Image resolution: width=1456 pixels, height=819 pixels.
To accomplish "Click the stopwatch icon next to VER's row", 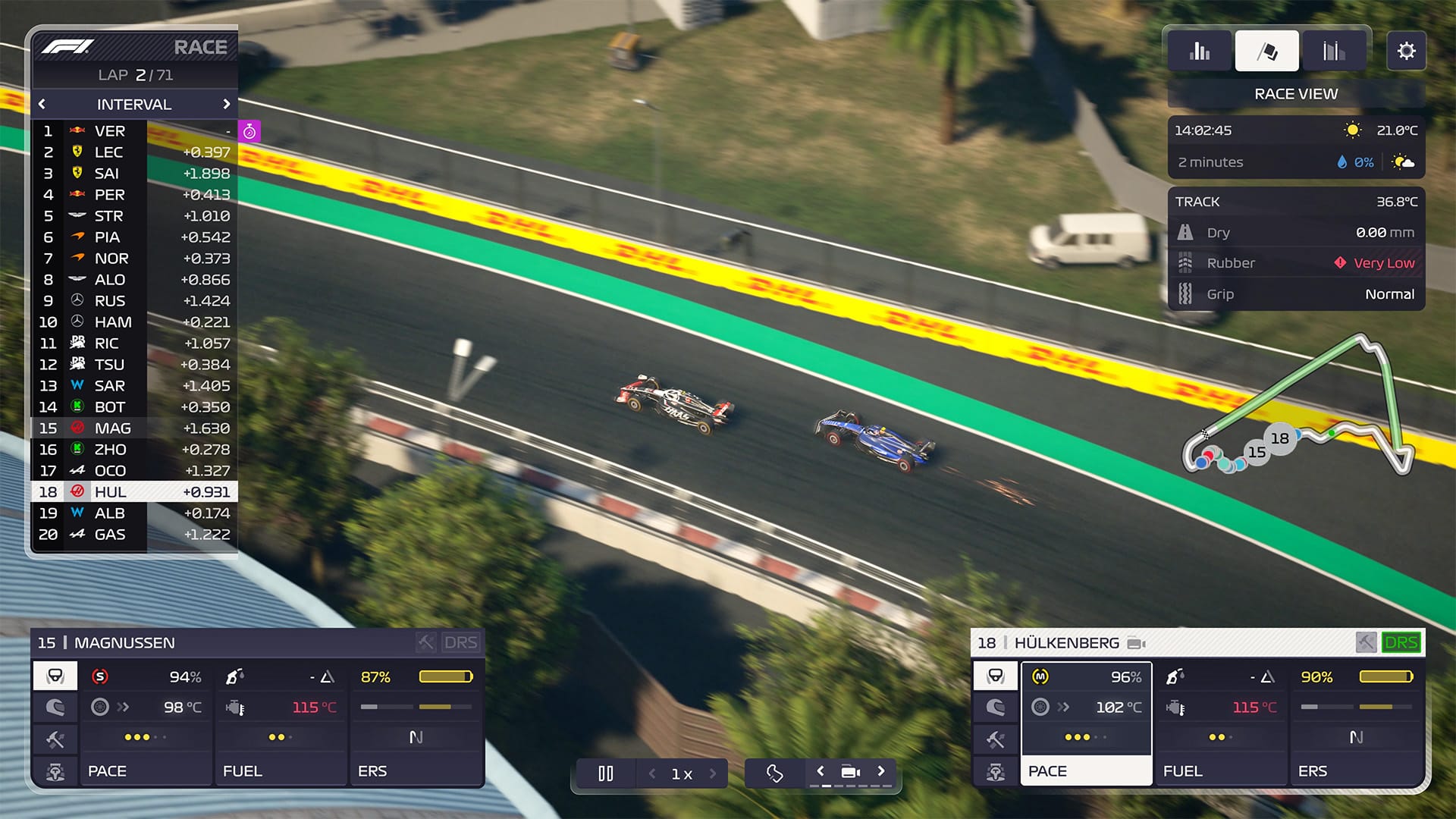I will (x=248, y=130).
